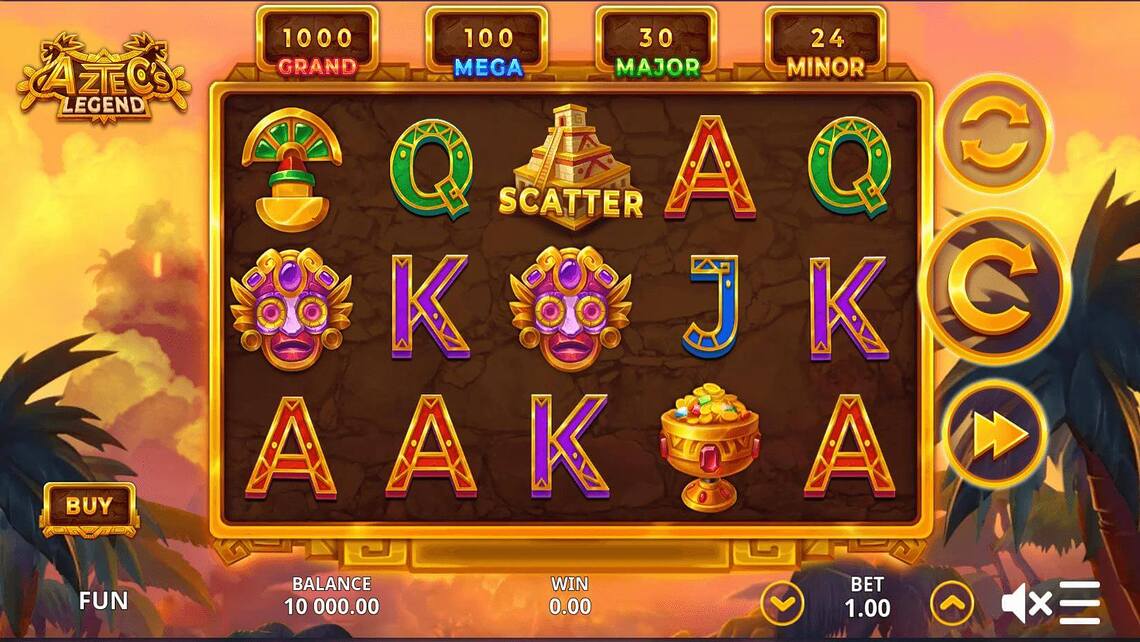
Task: Open the hamburger menu
Action: point(1081,603)
